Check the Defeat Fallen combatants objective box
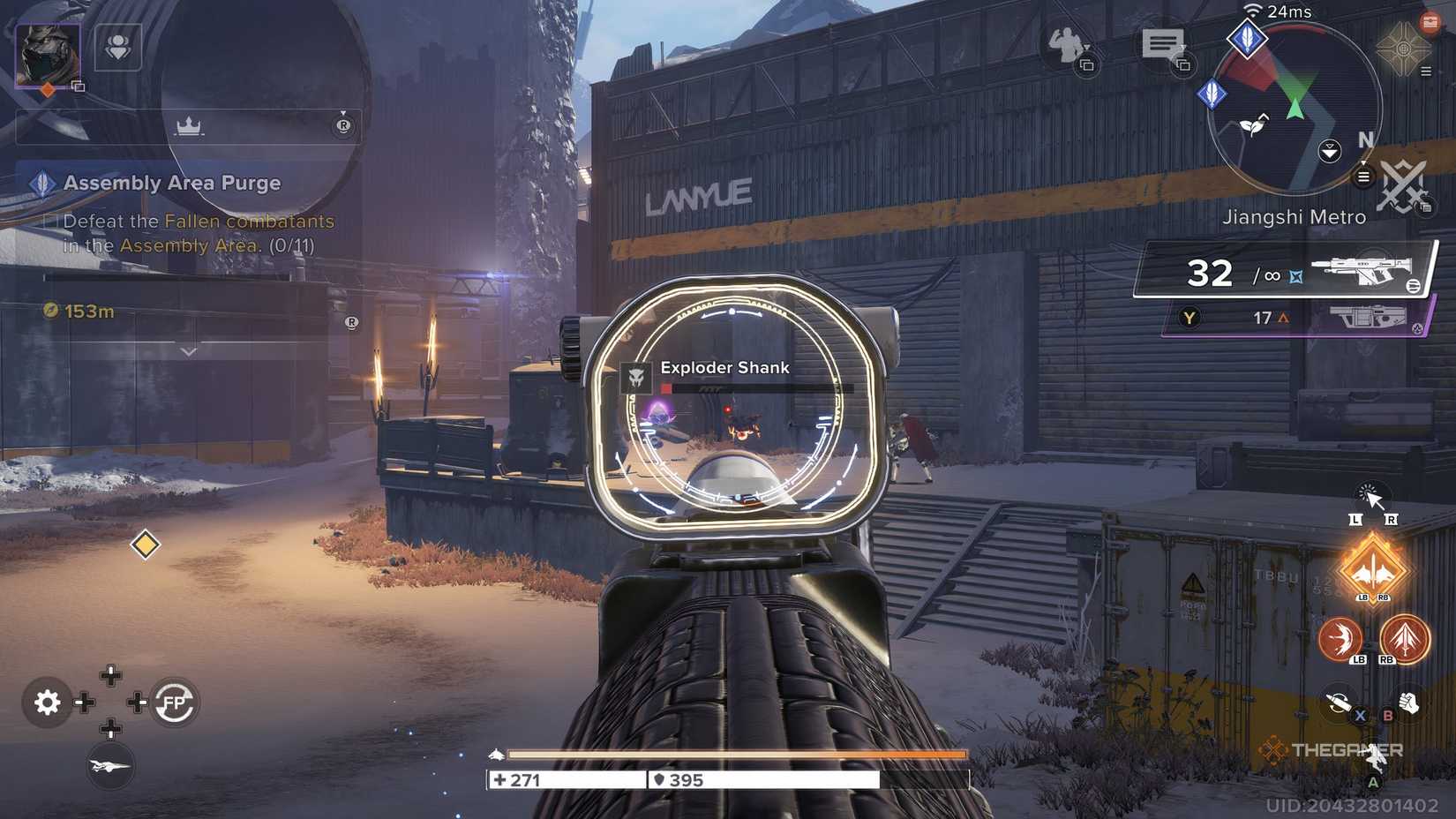 tap(50, 221)
